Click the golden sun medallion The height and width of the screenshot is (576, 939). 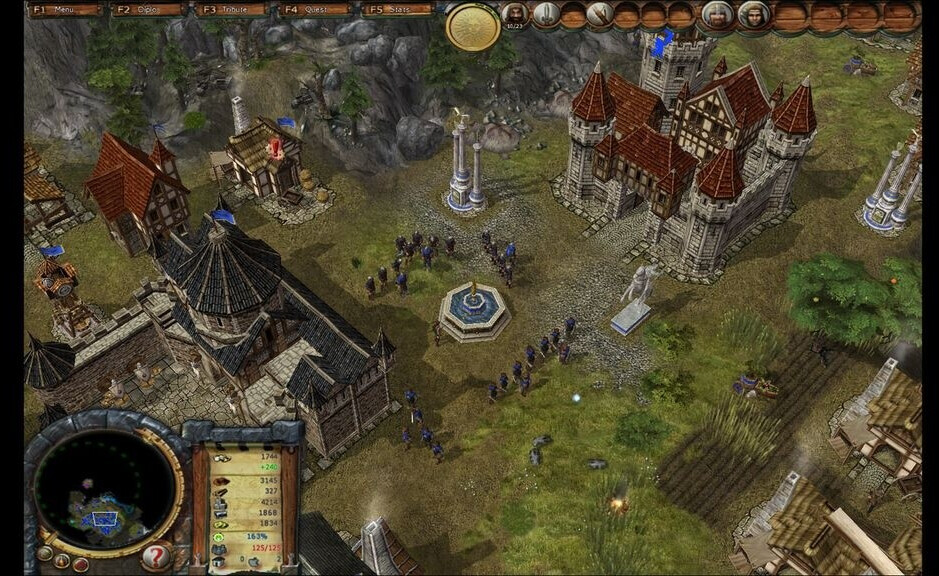pyautogui.click(x=473, y=26)
